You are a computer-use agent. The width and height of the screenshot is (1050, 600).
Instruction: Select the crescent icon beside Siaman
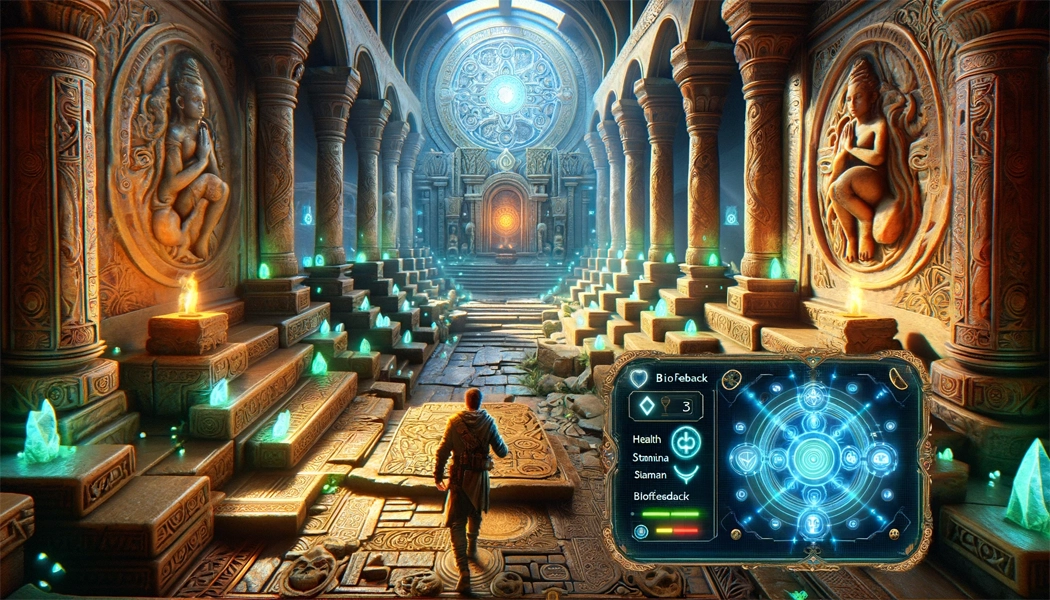tap(684, 474)
